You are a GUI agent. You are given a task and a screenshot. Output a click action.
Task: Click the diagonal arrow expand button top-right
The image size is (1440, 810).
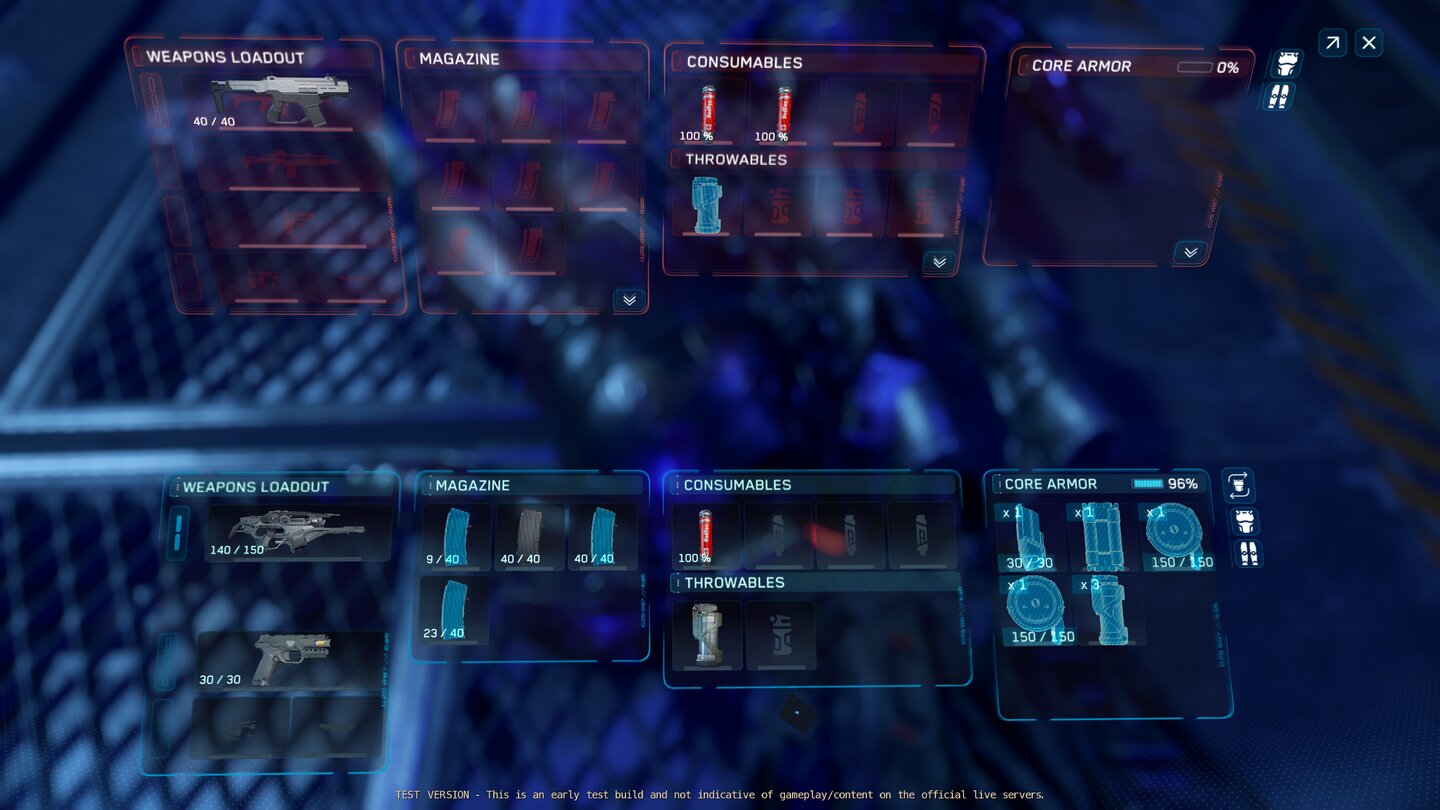[1332, 42]
